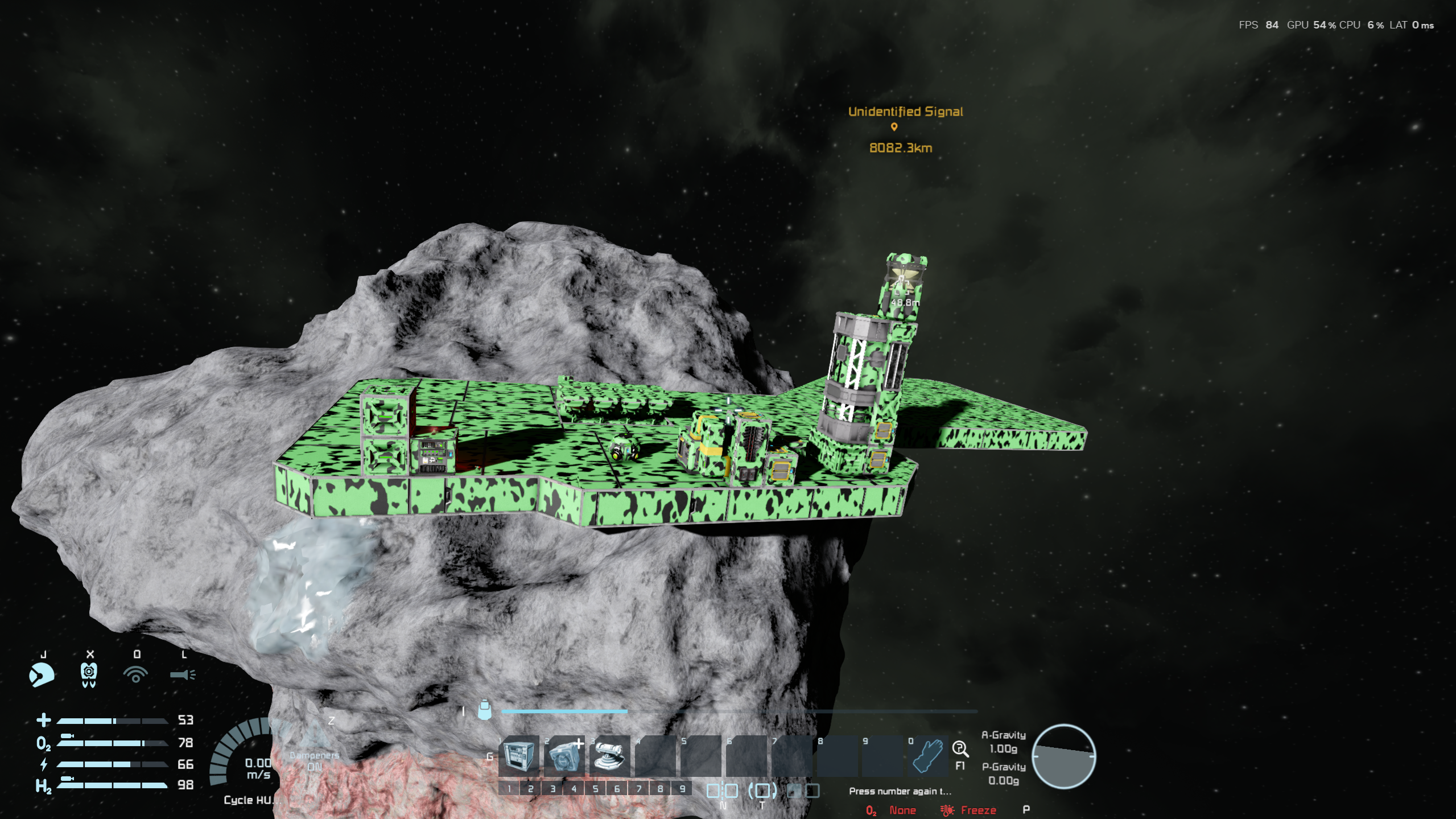Click the symmetry mode icon
This screenshot has height=819, width=1456.
pos(722,791)
